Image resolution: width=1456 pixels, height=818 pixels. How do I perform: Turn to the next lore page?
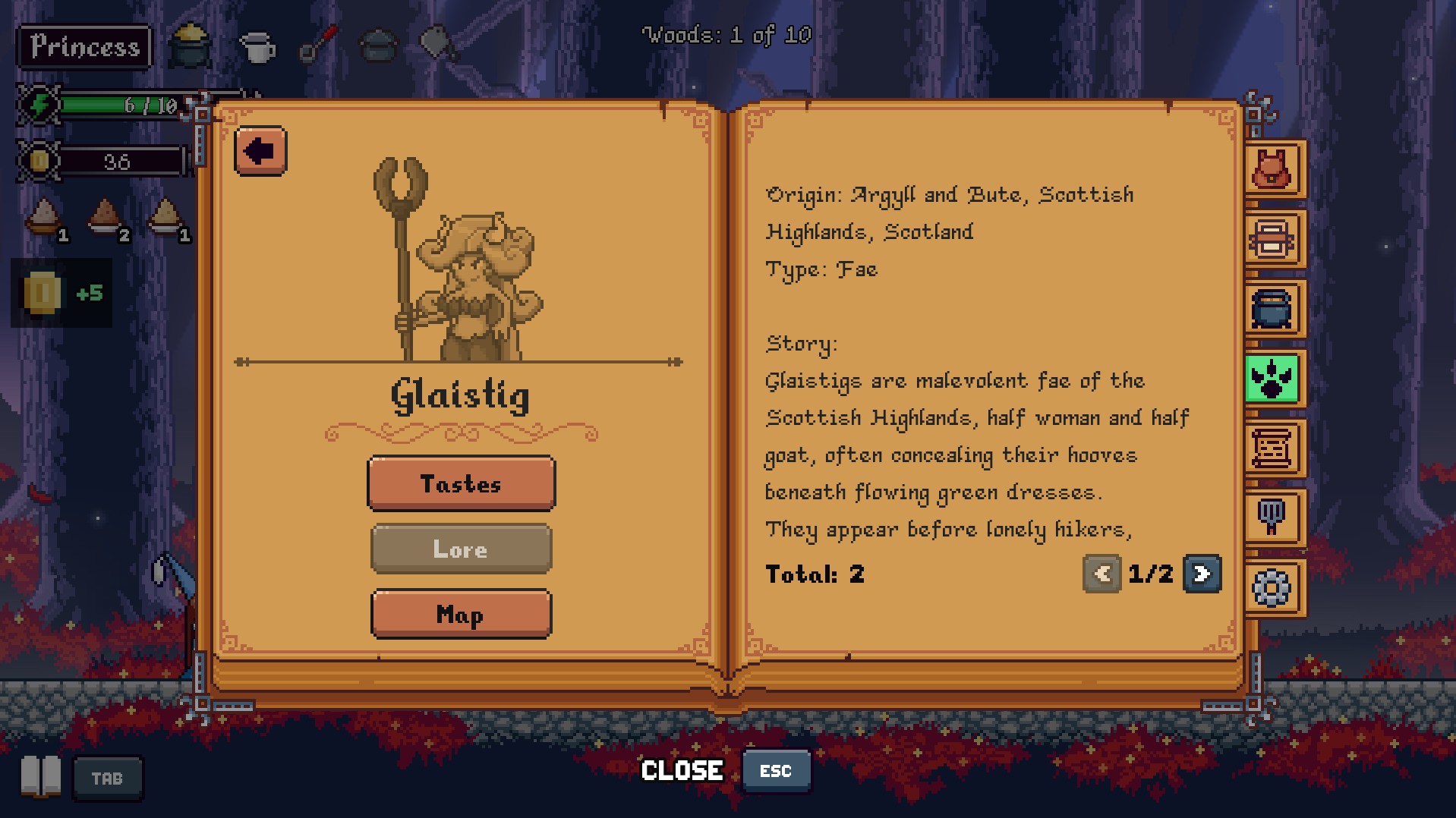pyautogui.click(x=1202, y=574)
